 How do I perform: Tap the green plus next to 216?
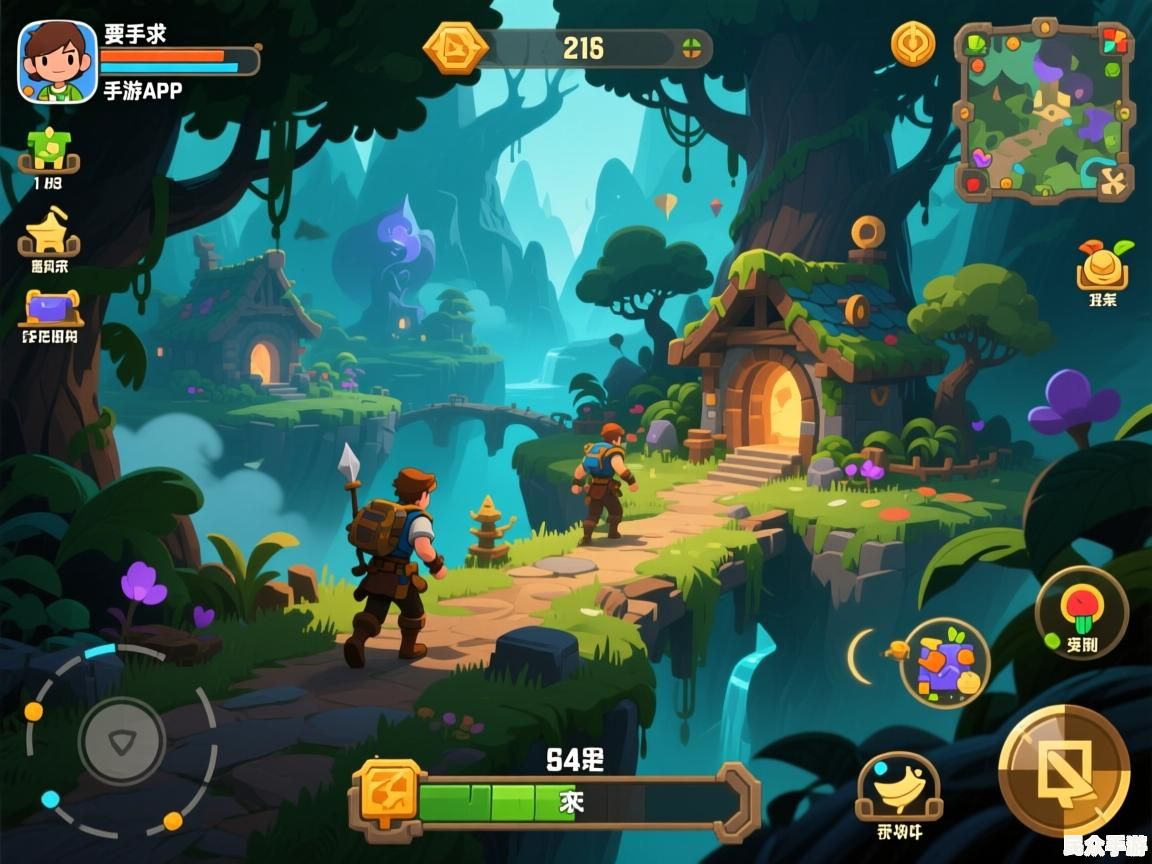coord(691,48)
